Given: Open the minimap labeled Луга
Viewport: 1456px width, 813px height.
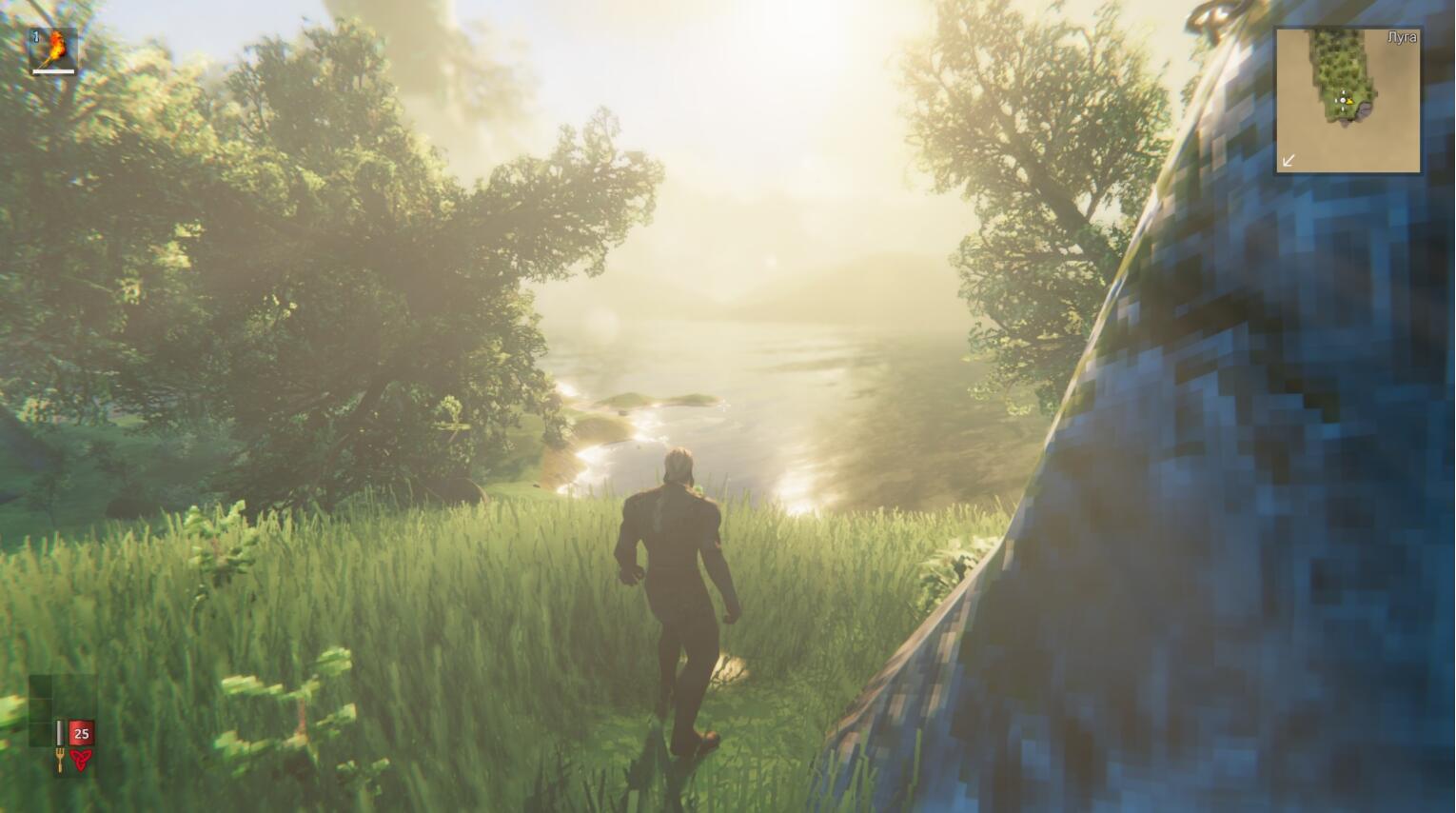Looking at the screenshot, I should (x=1348, y=100).
